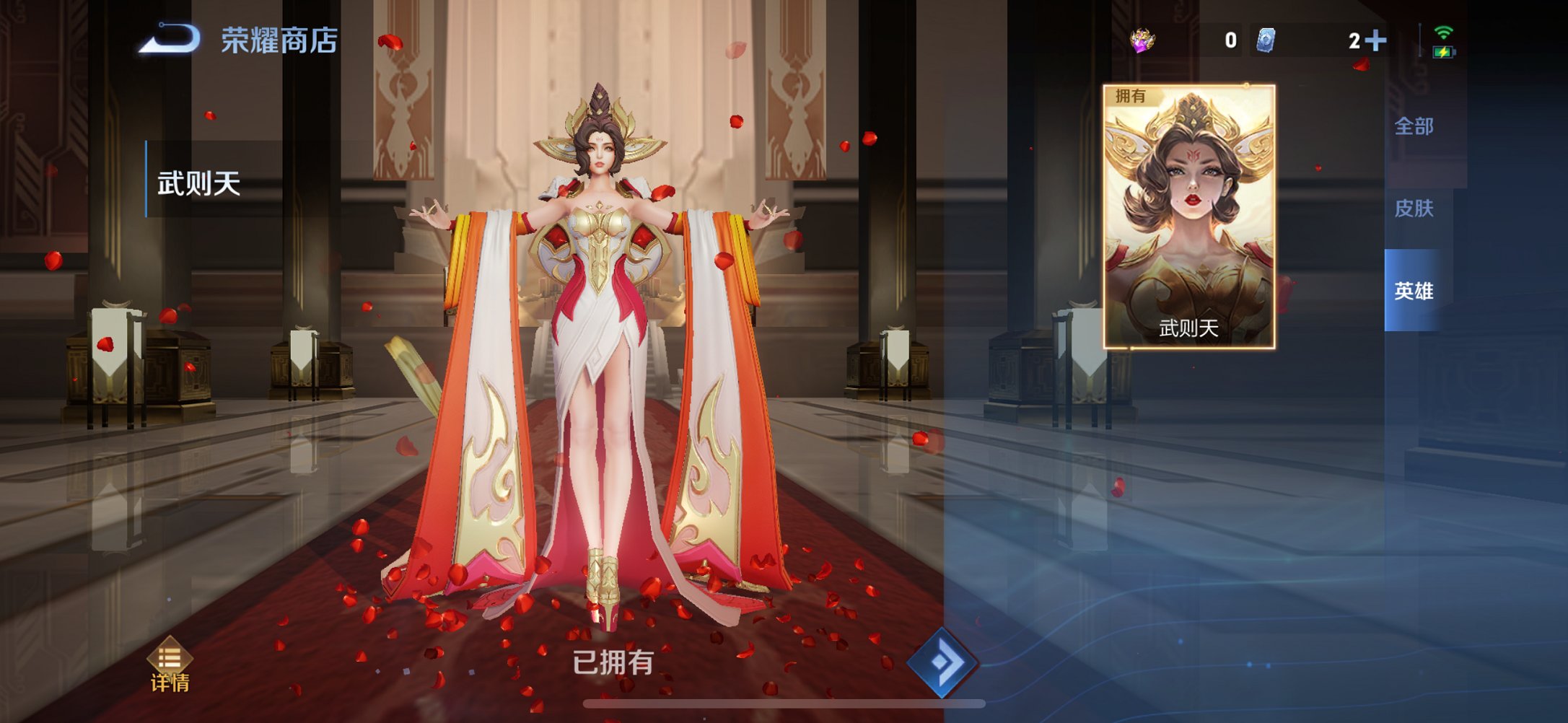Screen dimensions: 1568x723
Task: Open the 皮肤 skins tab
Action: click(x=1414, y=209)
